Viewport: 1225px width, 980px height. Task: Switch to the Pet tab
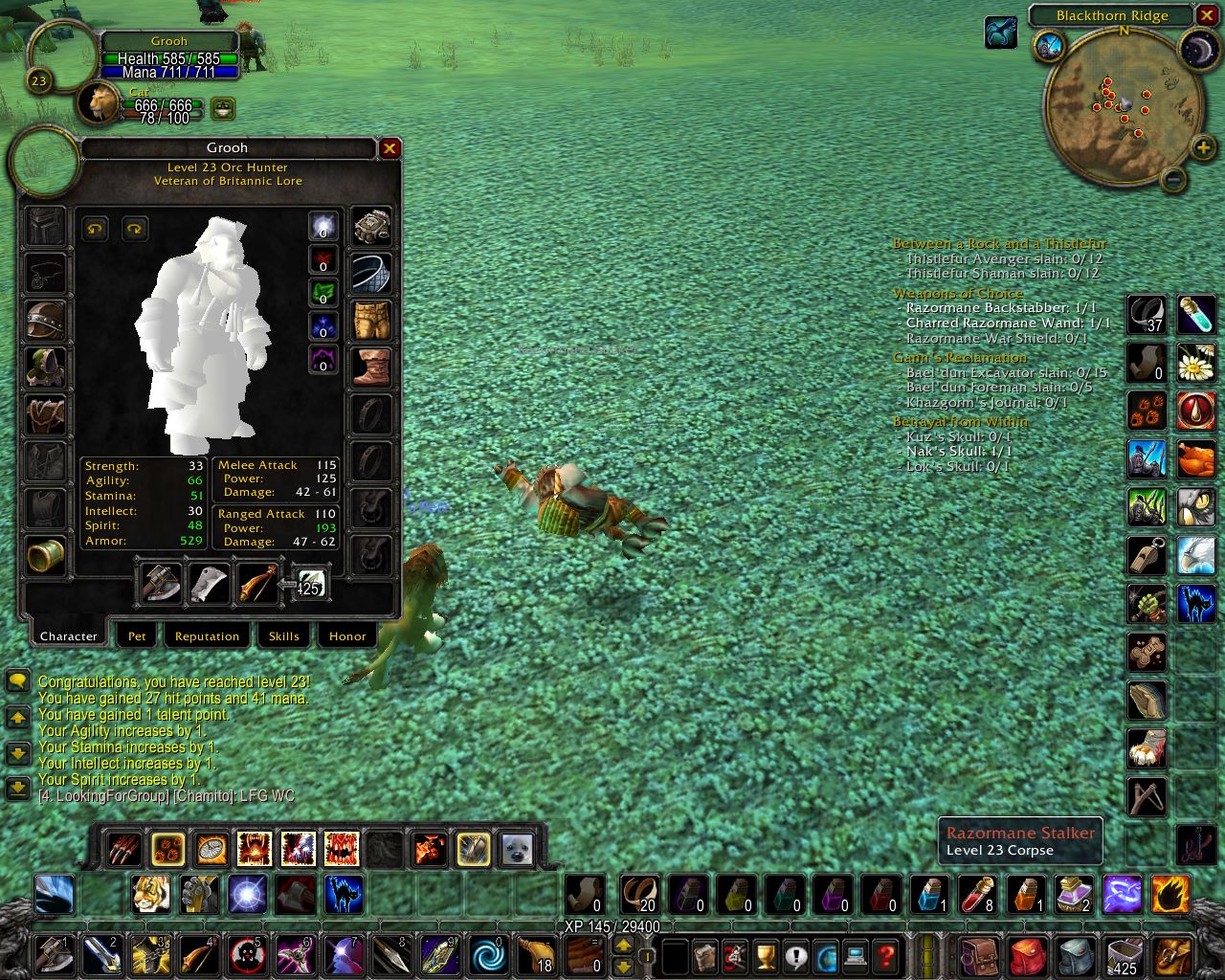coord(138,635)
